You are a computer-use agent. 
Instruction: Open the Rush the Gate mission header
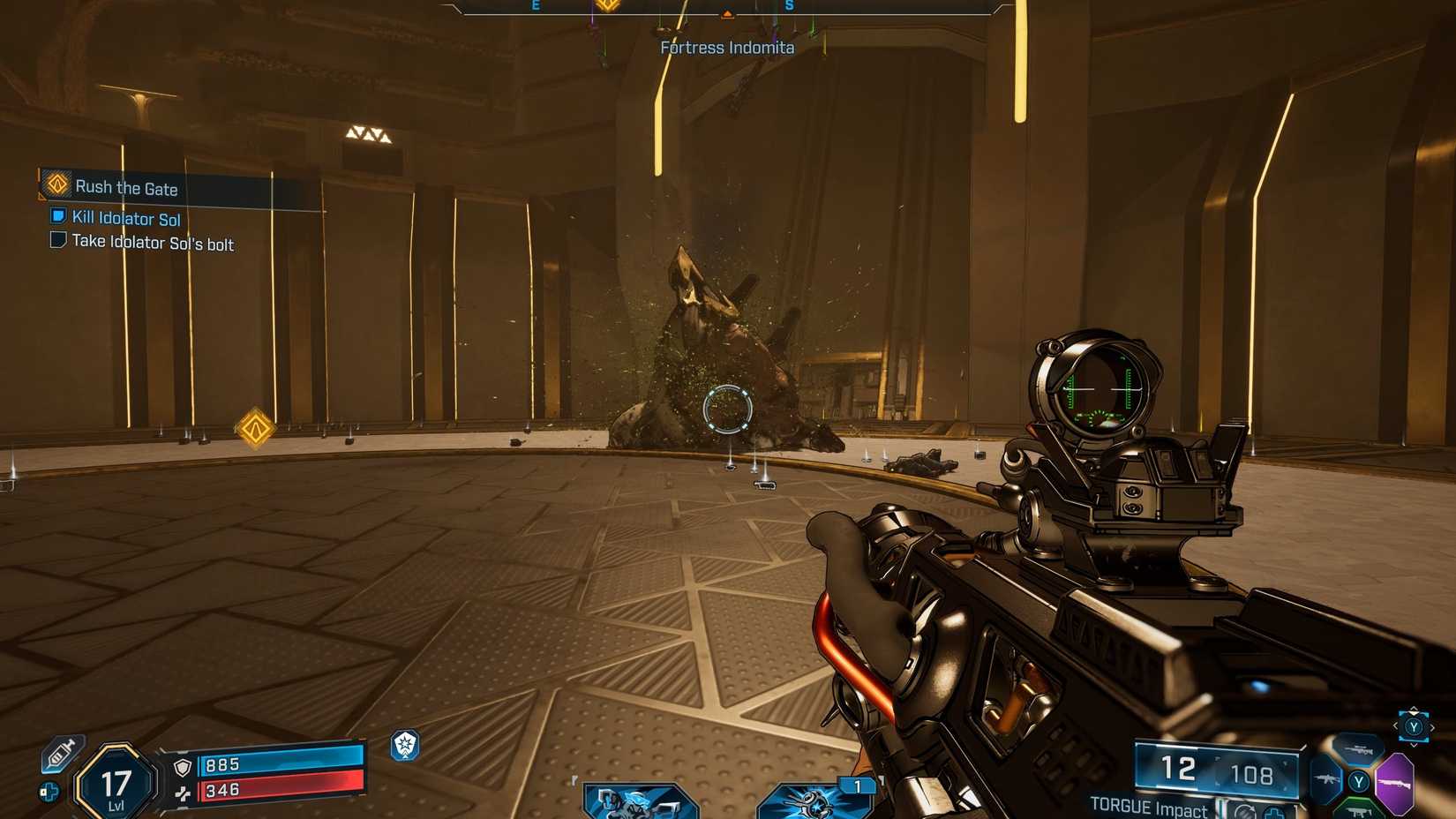[128, 187]
